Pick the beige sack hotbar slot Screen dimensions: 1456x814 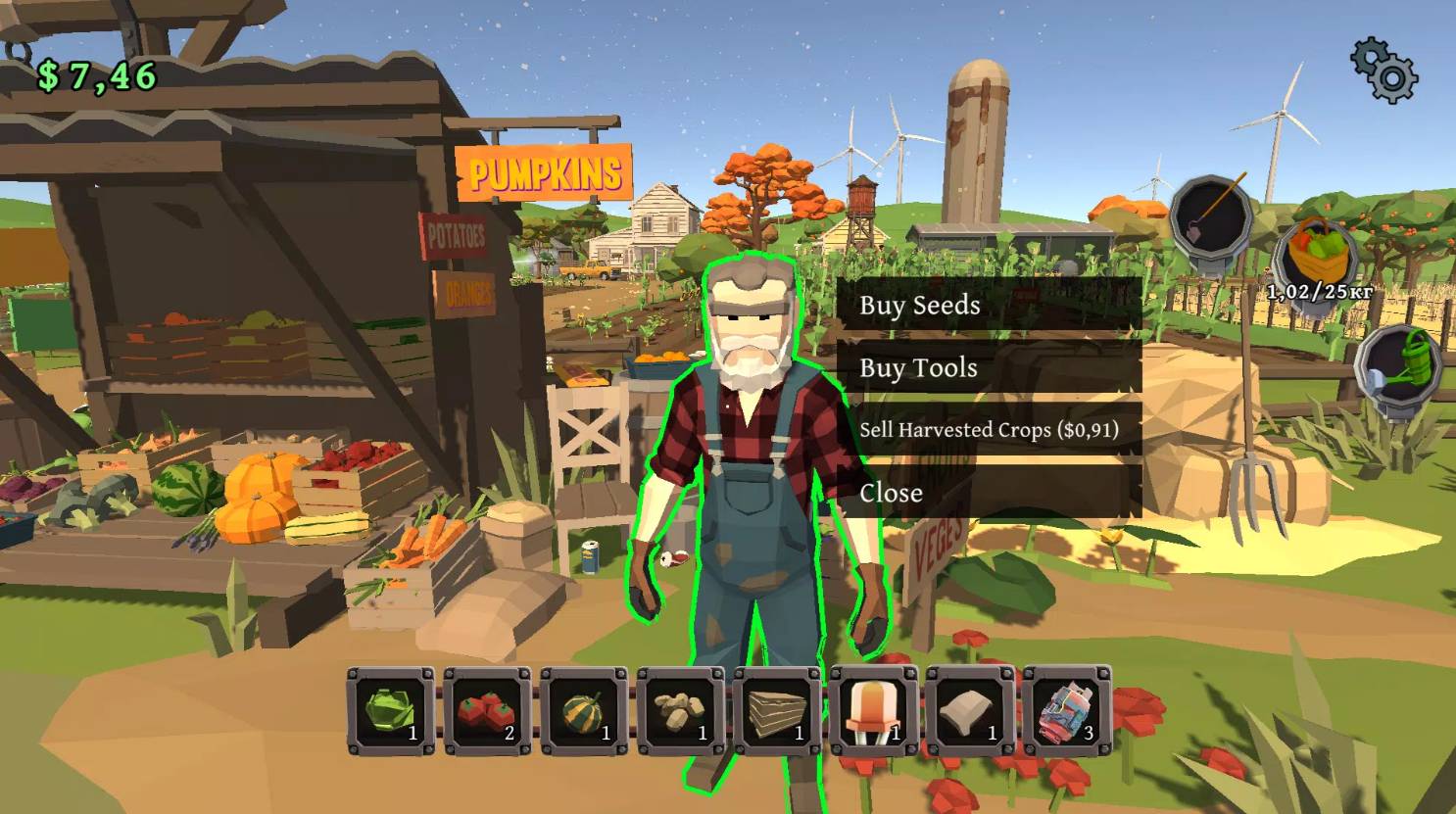[x=970, y=711]
